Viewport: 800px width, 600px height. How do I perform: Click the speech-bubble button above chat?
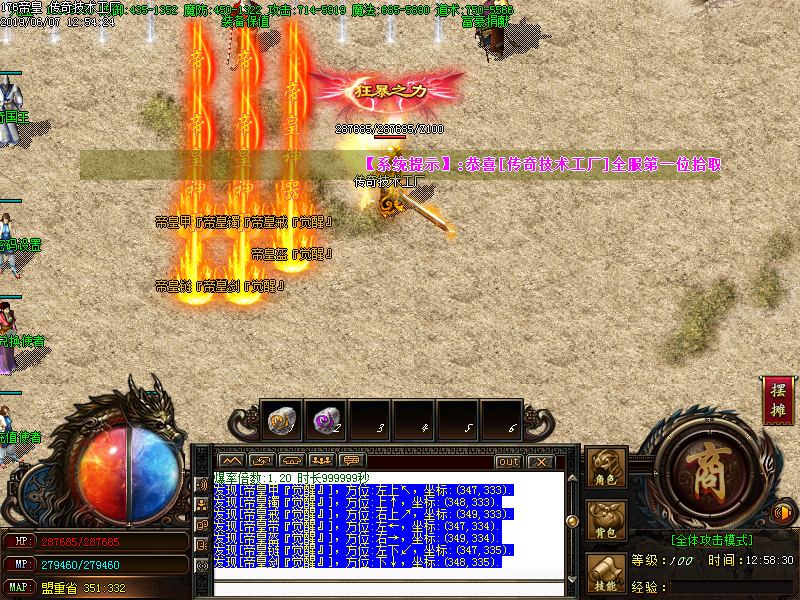click(350, 461)
